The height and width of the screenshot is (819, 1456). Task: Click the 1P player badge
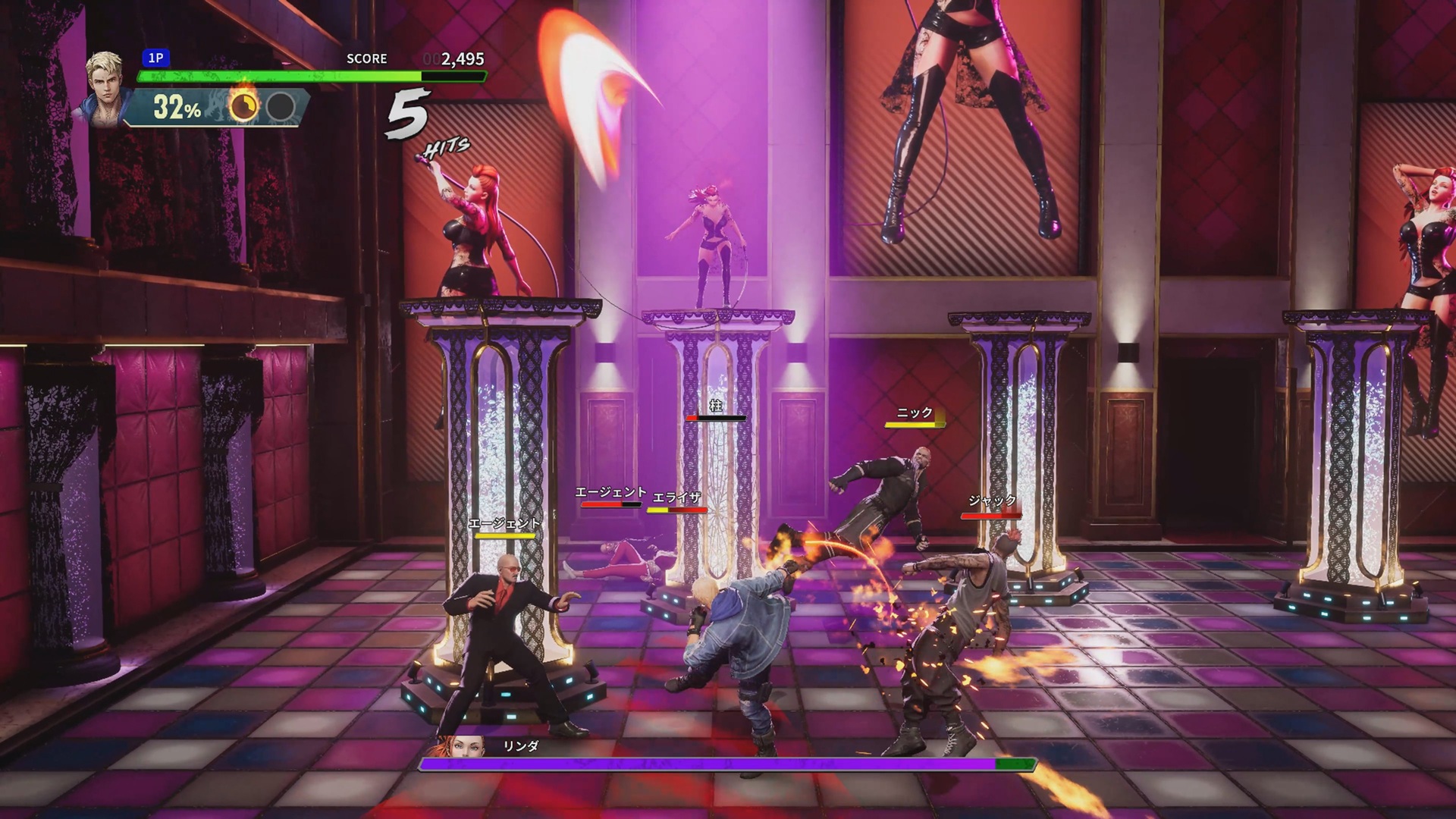[155, 58]
